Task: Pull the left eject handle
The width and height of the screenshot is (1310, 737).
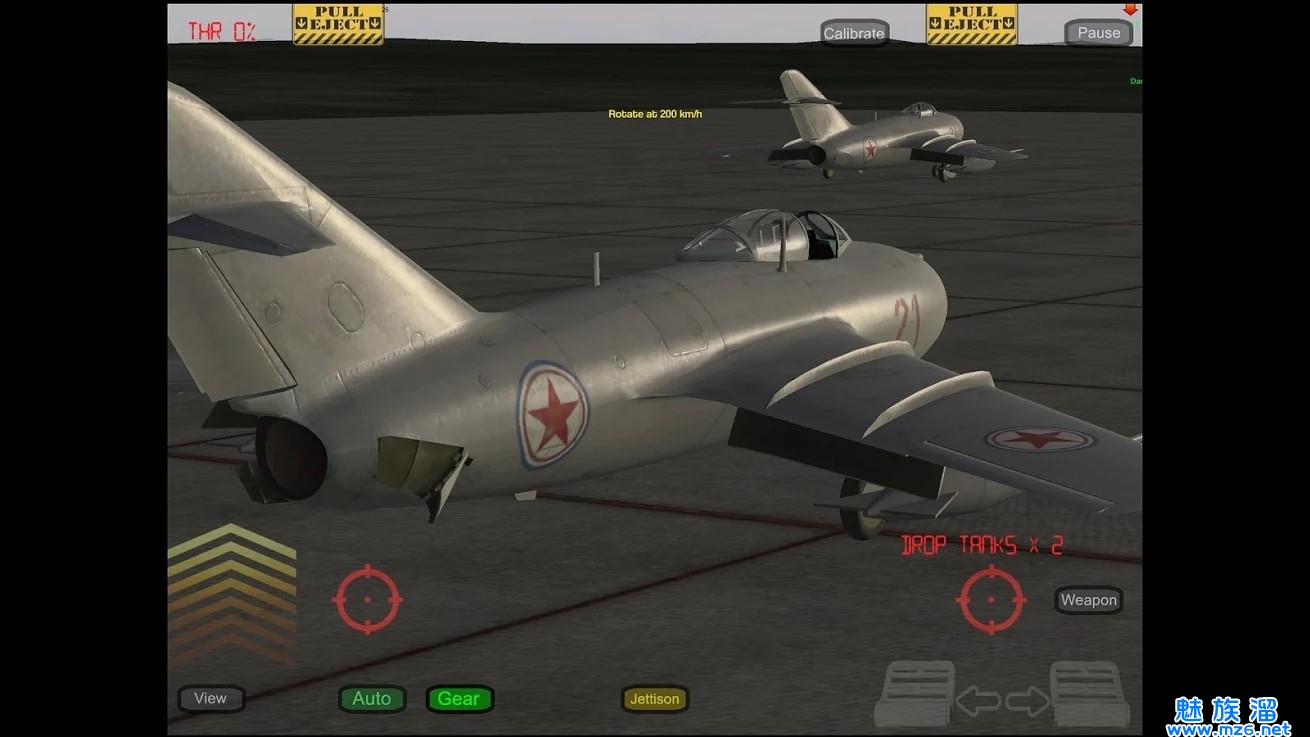Action: (x=338, y=24)
